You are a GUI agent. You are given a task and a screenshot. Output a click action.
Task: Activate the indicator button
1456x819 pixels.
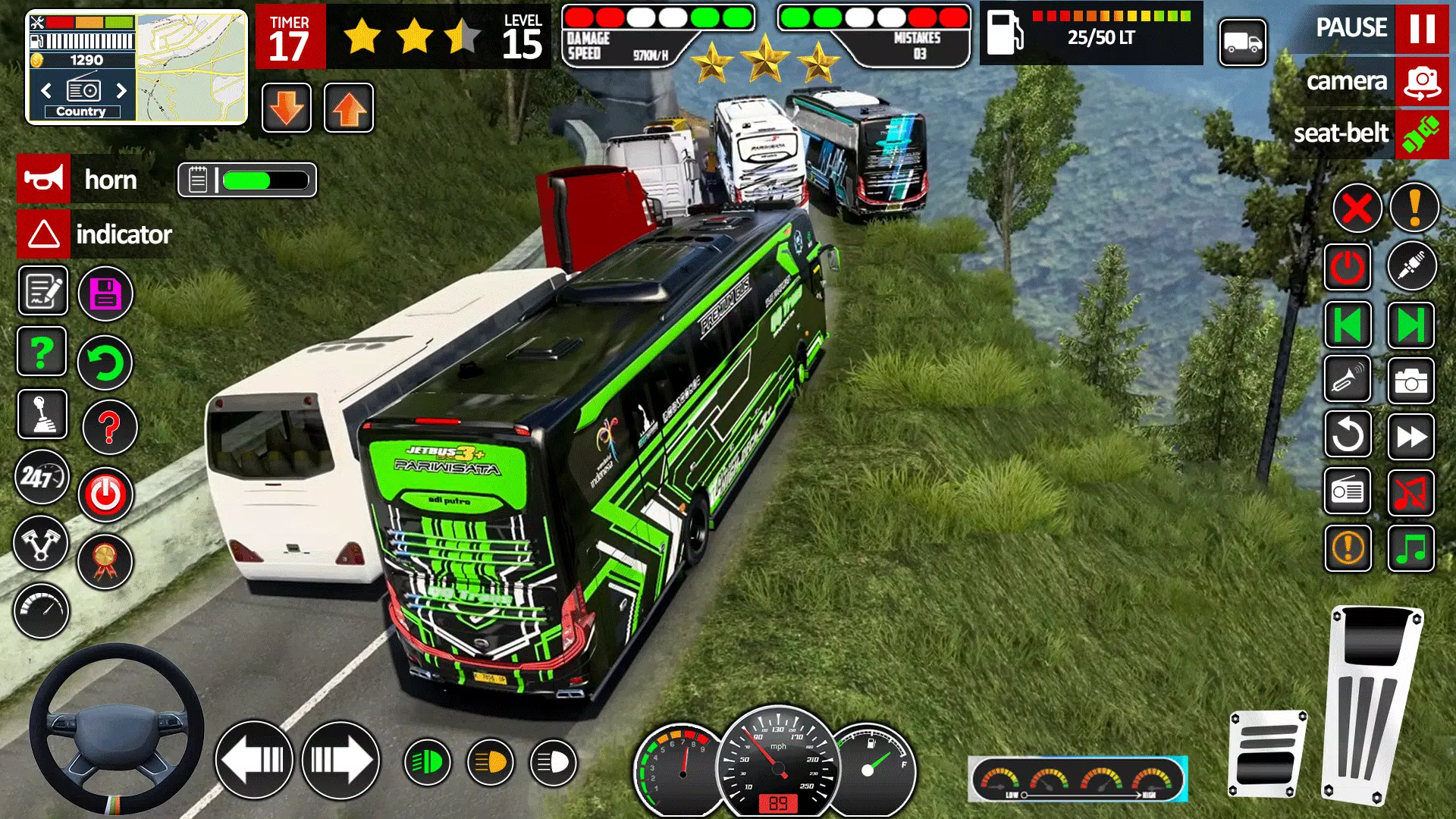[x=43, y=234]
